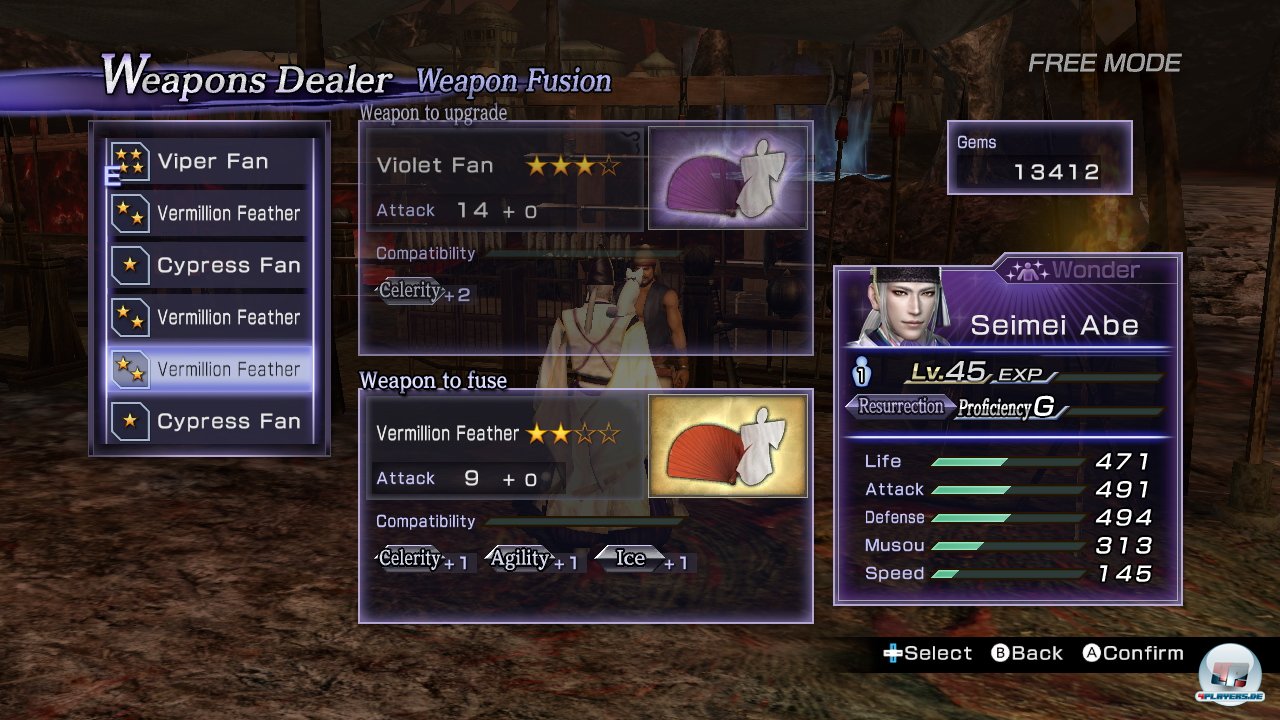Click the Violet Fan upgrade weapon image

728,178
